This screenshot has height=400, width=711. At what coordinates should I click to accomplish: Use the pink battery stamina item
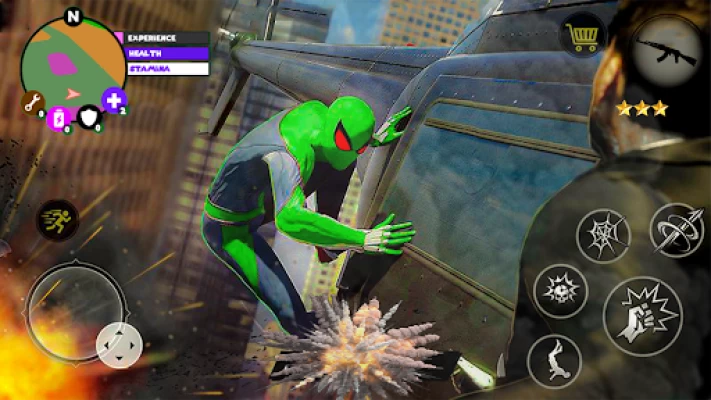(58, 118)
